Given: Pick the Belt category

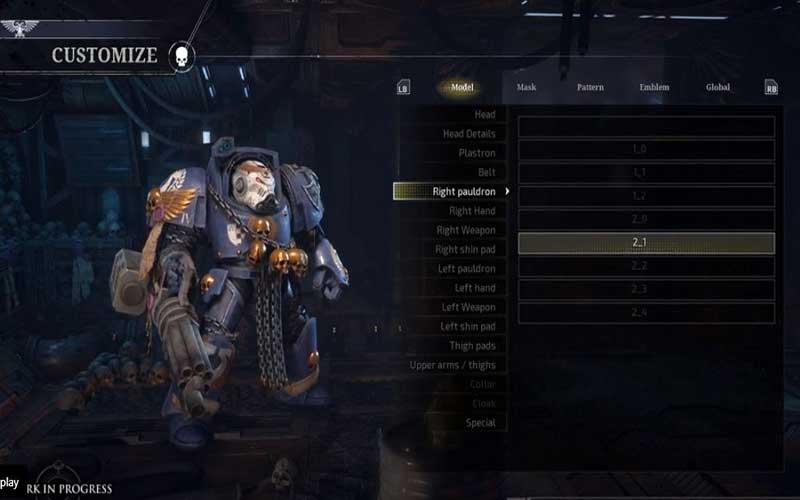Looking at the screenshot, I should click(486, 172).
